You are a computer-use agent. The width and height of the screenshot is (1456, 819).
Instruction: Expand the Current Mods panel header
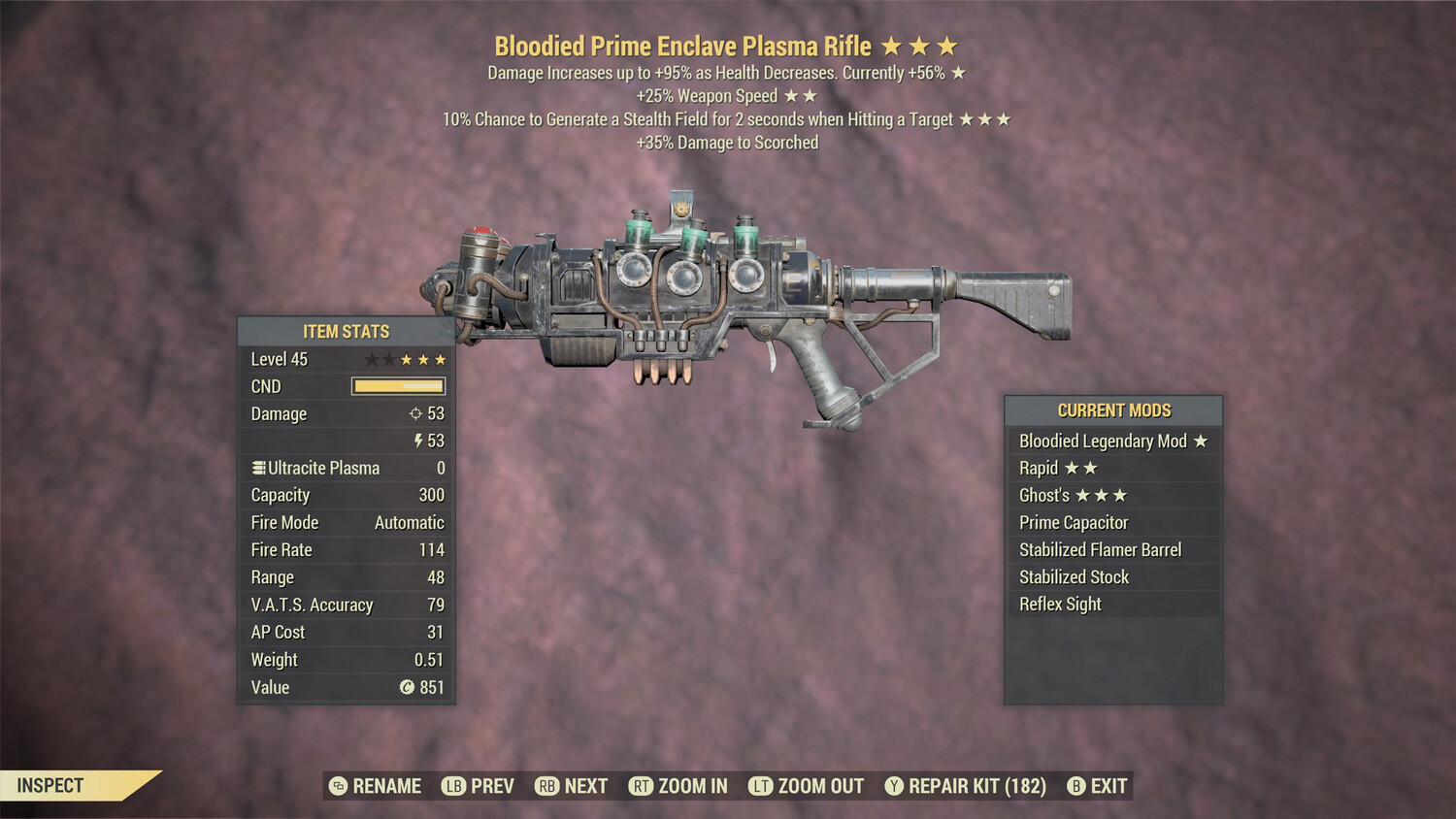pyautogui.click(x=1112, y=409)
